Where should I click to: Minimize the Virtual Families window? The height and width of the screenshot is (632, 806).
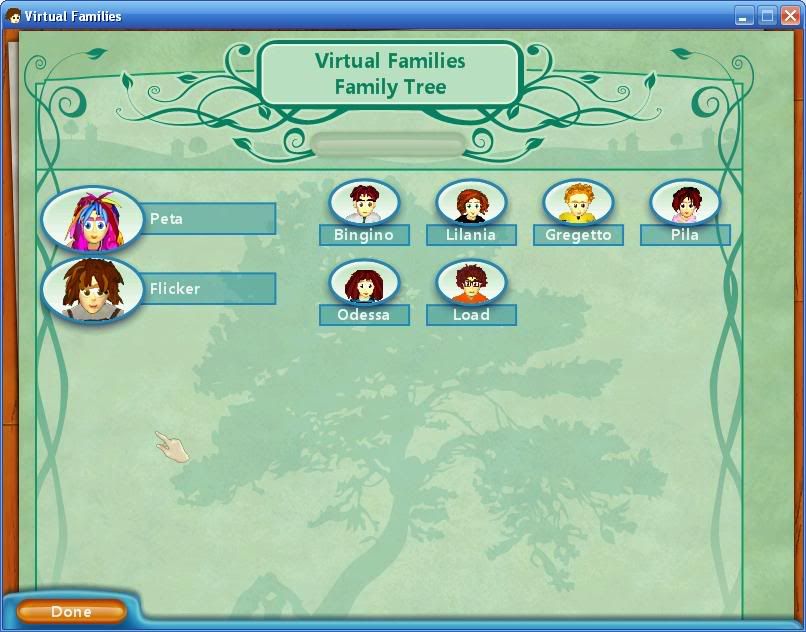tap(745, 16)
